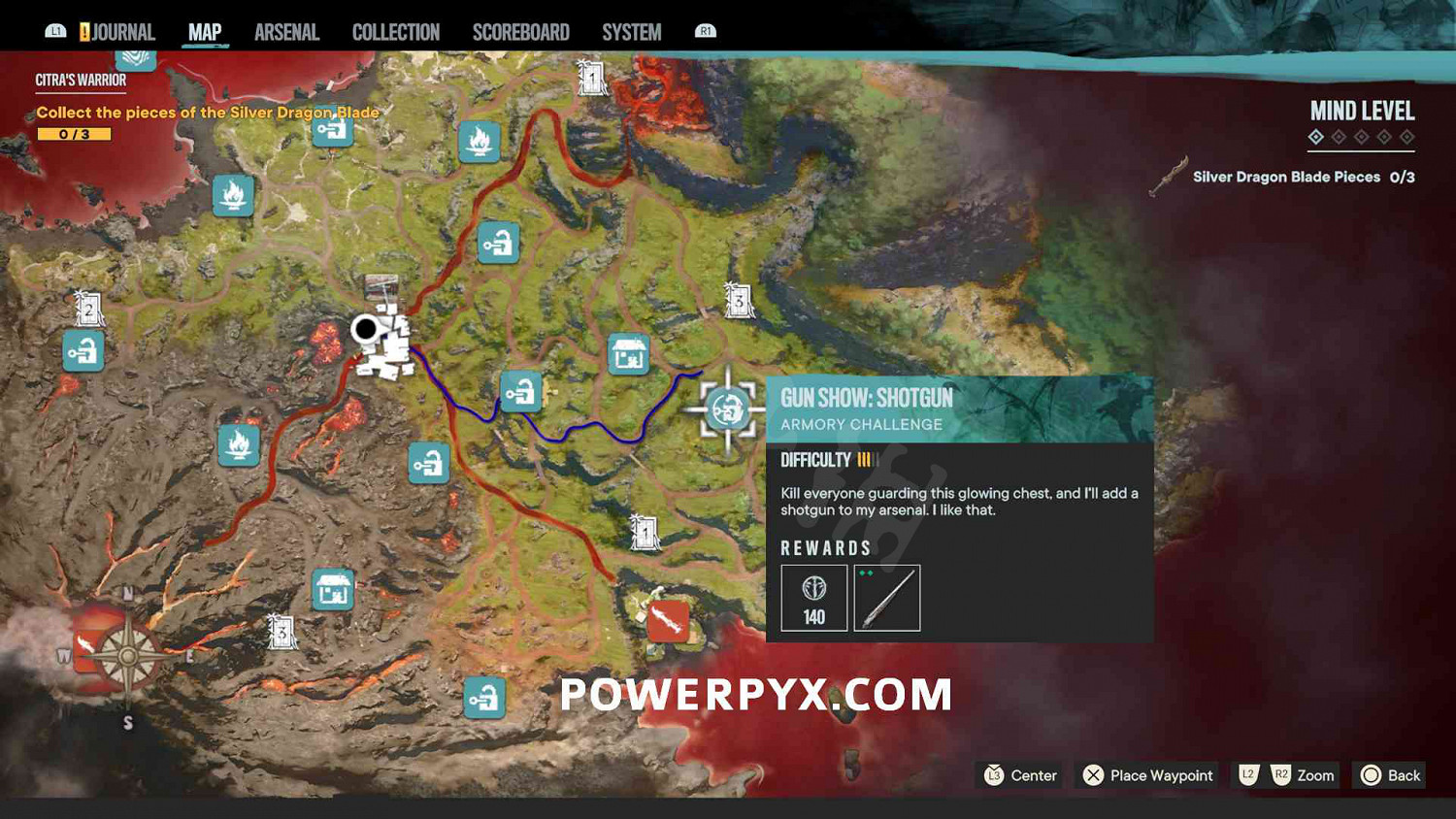This screenshot has height=819, width=1456.
Task: Click the Center button at the bottom
Action: click(x=1017, y=775)
